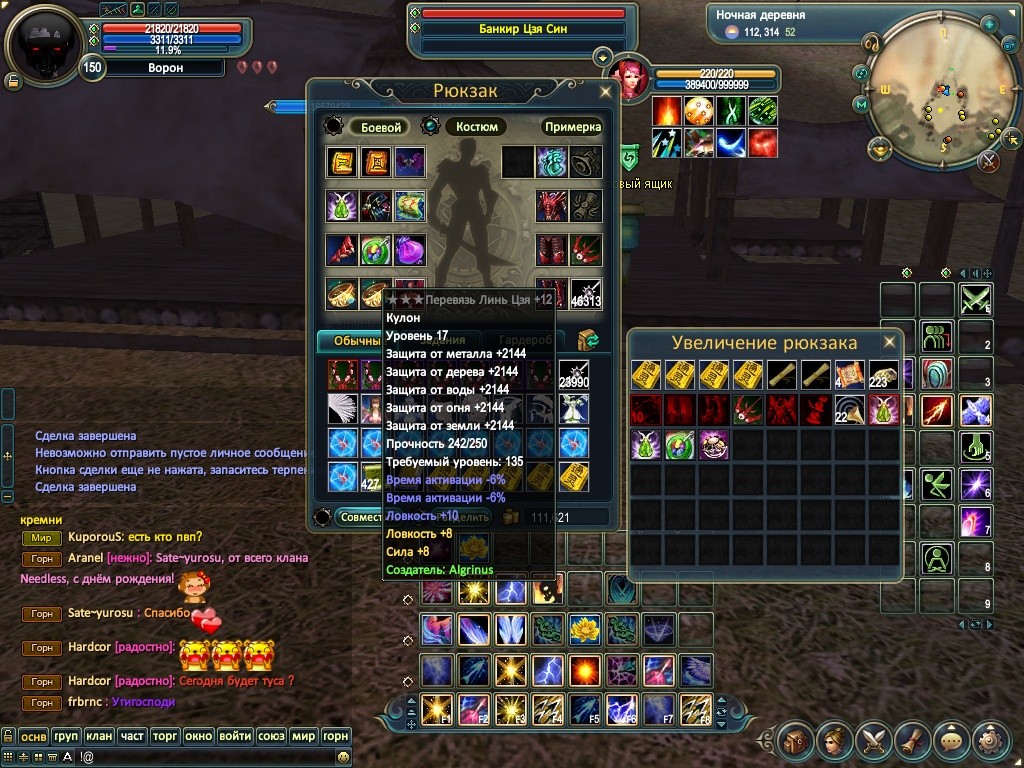
Task: Close the Увеличение рюкзака panel
Action: [x=888, y=343]
